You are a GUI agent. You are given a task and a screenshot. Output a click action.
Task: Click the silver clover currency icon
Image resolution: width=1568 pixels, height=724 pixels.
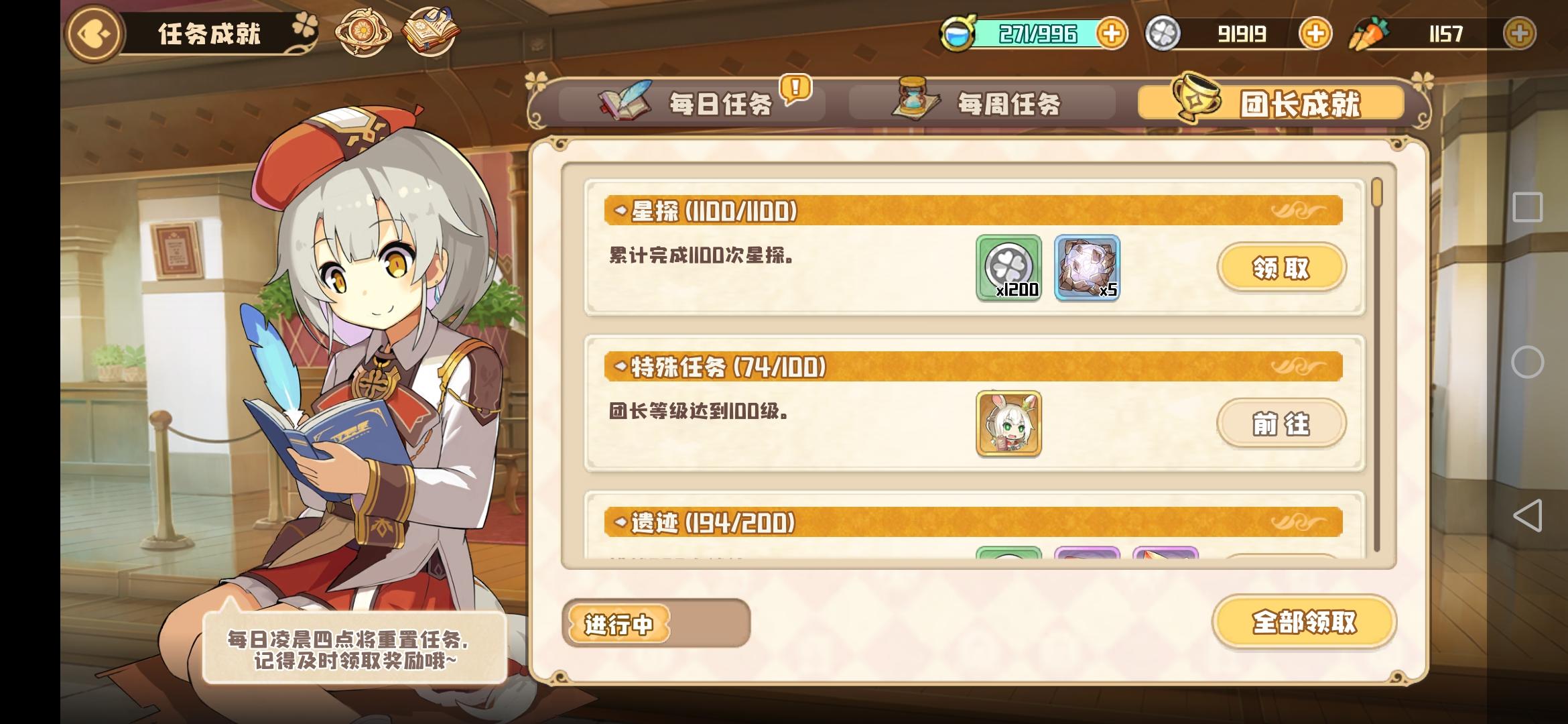1163,34
